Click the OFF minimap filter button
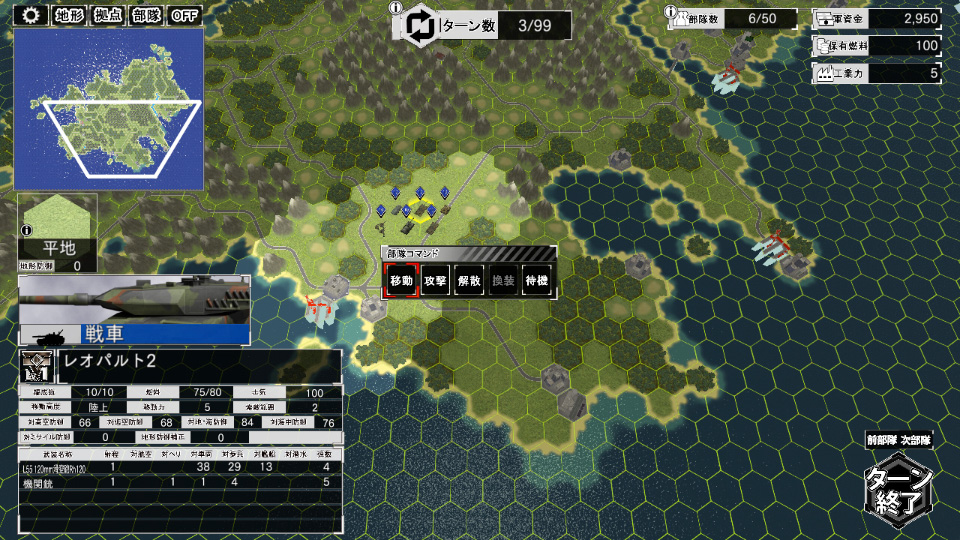960x540 pixels. [184, 15]
